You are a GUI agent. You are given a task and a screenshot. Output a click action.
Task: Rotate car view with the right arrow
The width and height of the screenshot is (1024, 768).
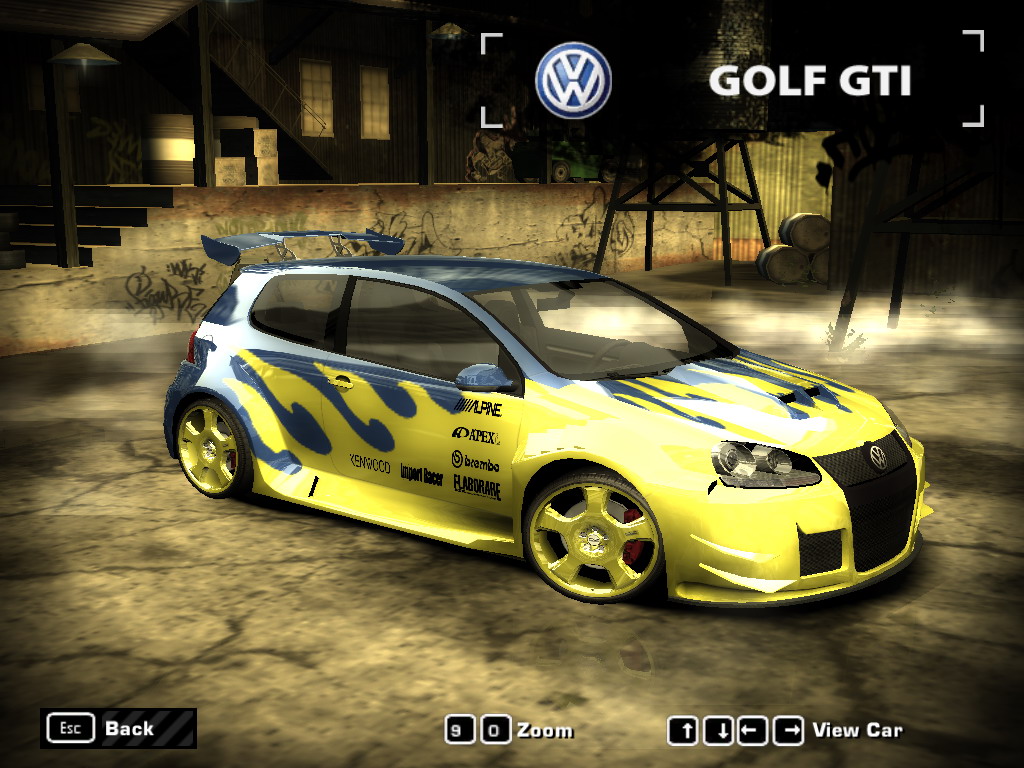pyautogui.click(x=787, y=731)
